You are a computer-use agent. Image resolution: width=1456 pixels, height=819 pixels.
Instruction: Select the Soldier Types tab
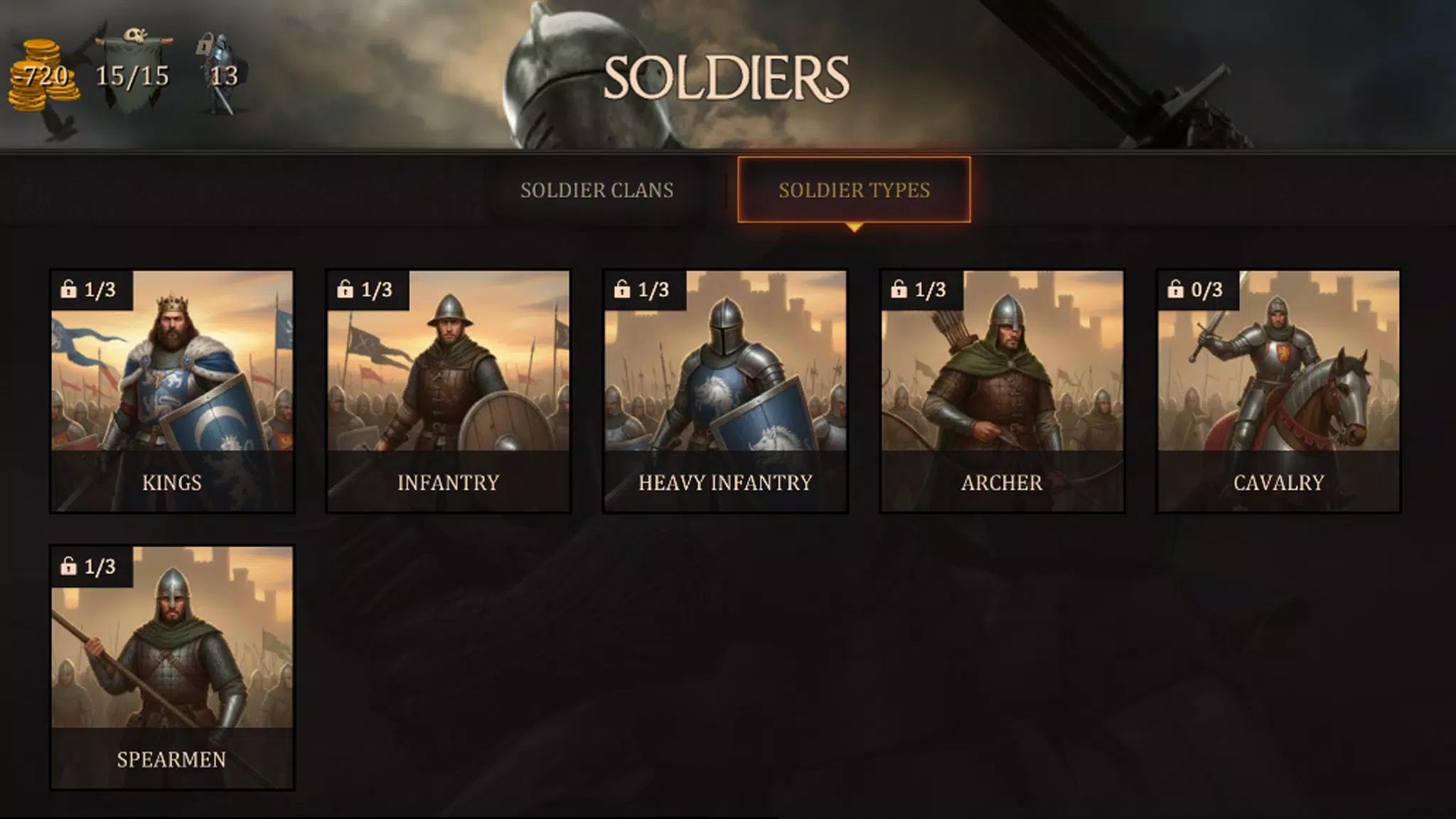point(853,191)
